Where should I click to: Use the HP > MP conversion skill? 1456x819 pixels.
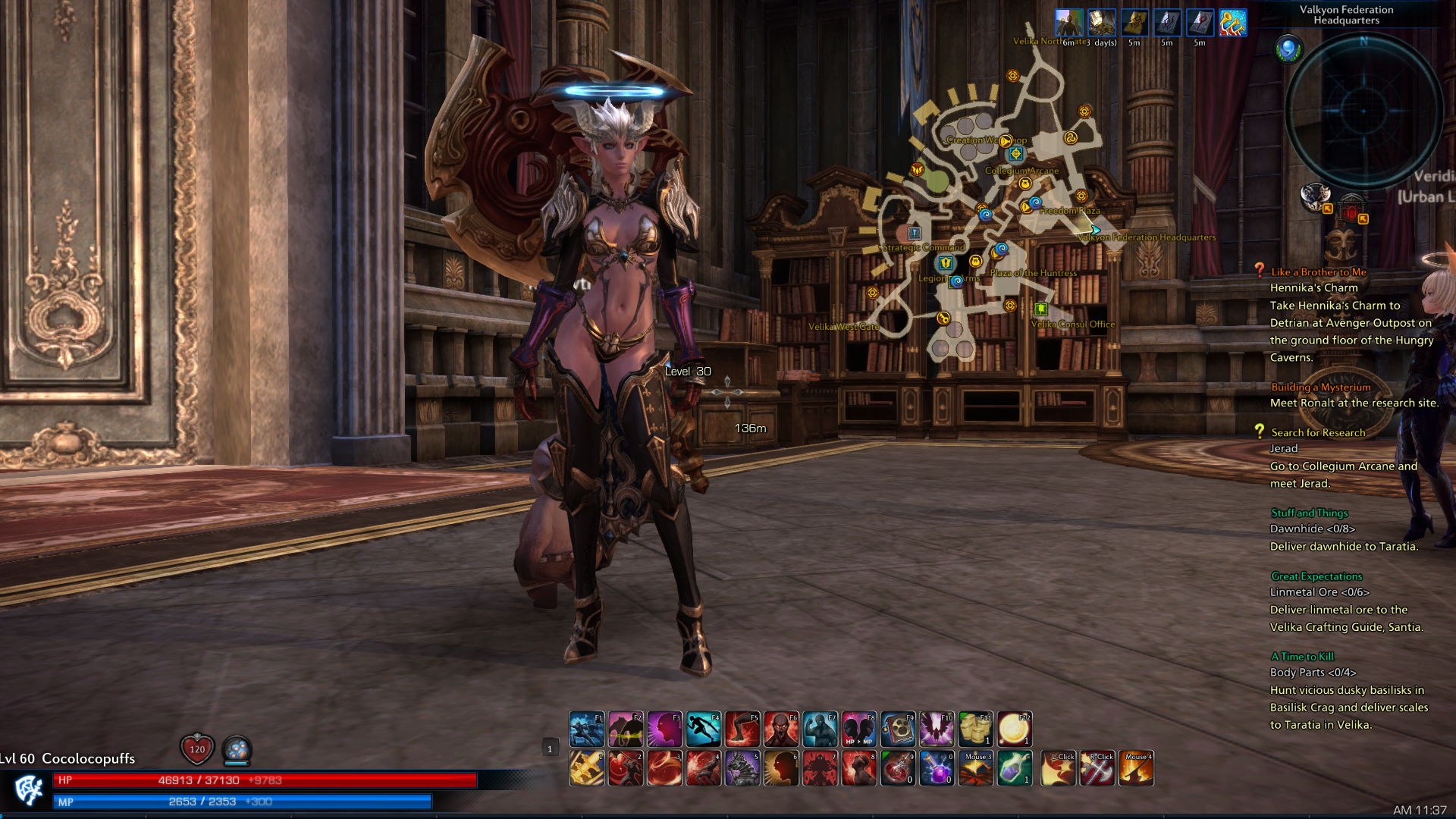coord(858,730)
